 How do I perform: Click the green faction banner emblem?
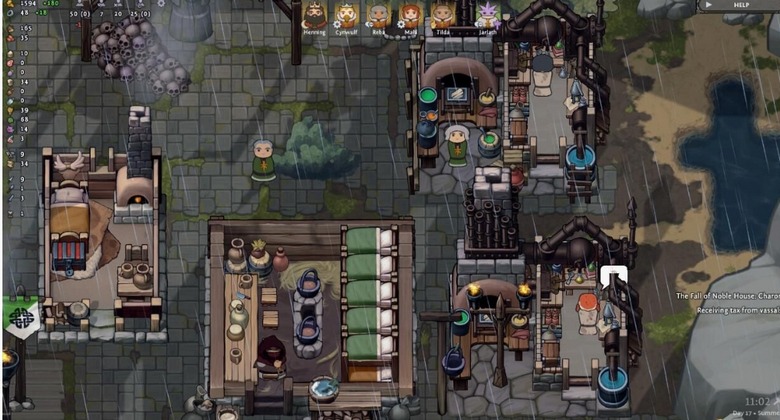pos(22,317)
